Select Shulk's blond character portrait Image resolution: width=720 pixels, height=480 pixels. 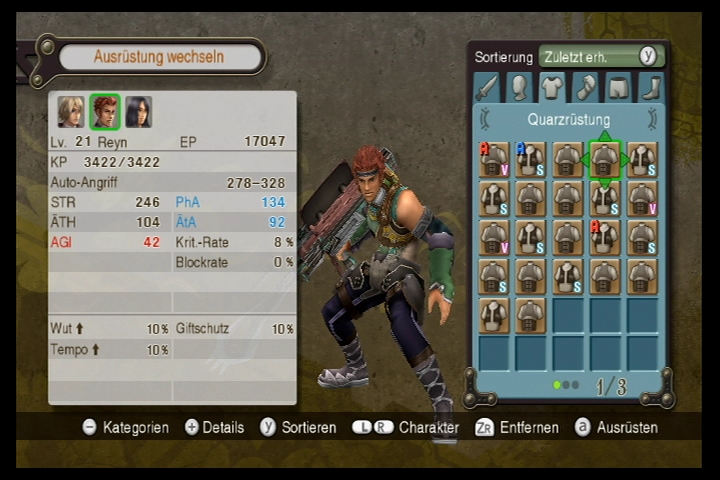tap(70, 111)
